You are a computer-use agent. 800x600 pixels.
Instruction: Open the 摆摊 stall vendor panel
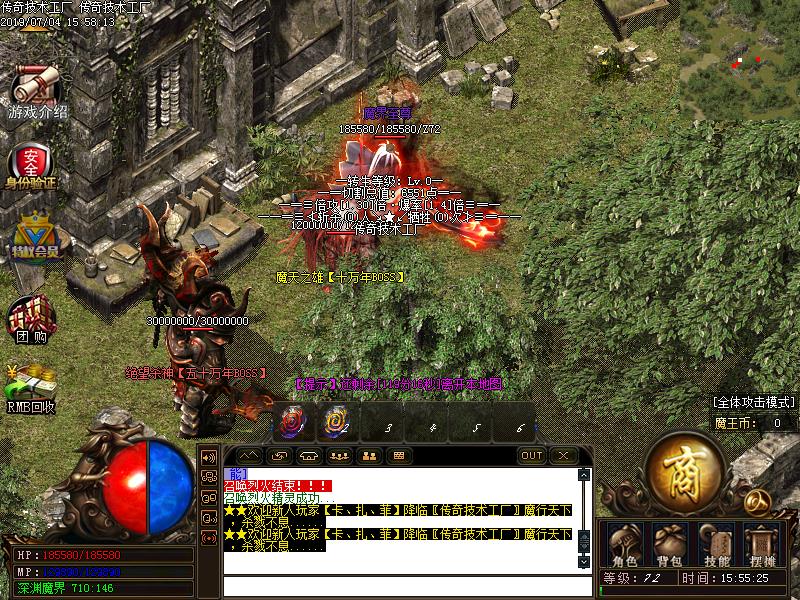tap(762, 543)
